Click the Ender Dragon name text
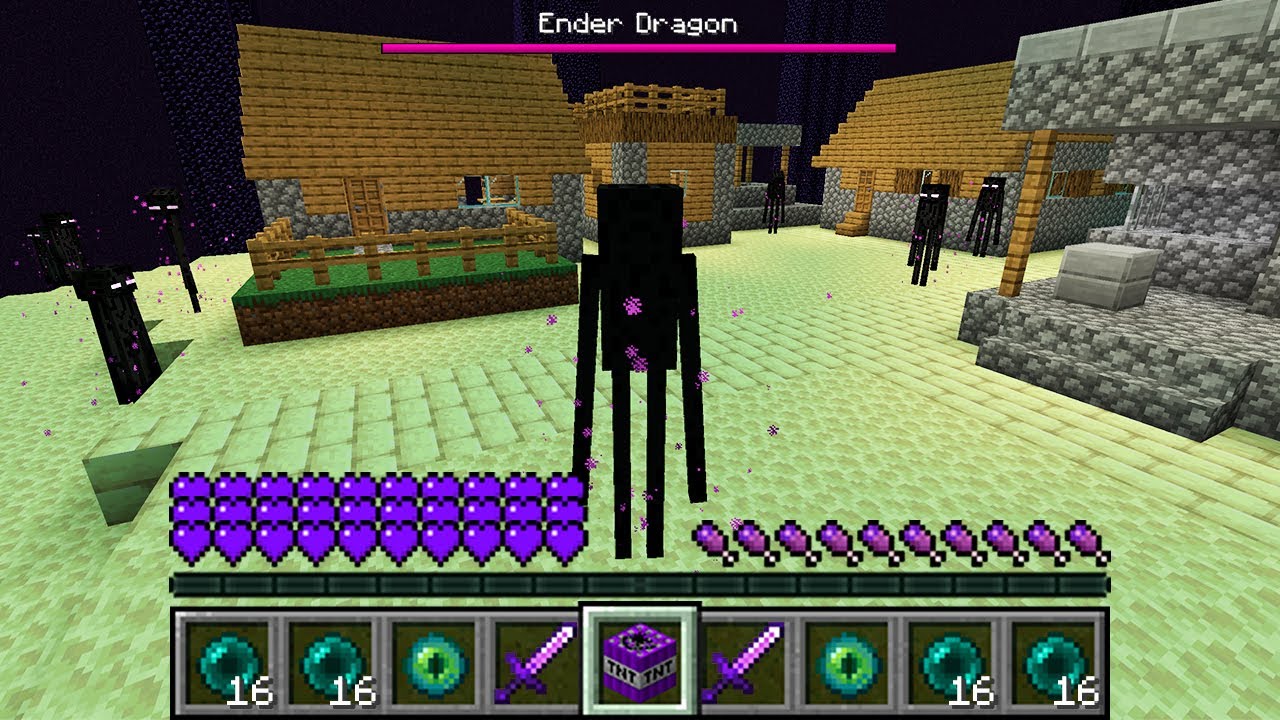Screen dimensions: 1280x720 (637, 21)
